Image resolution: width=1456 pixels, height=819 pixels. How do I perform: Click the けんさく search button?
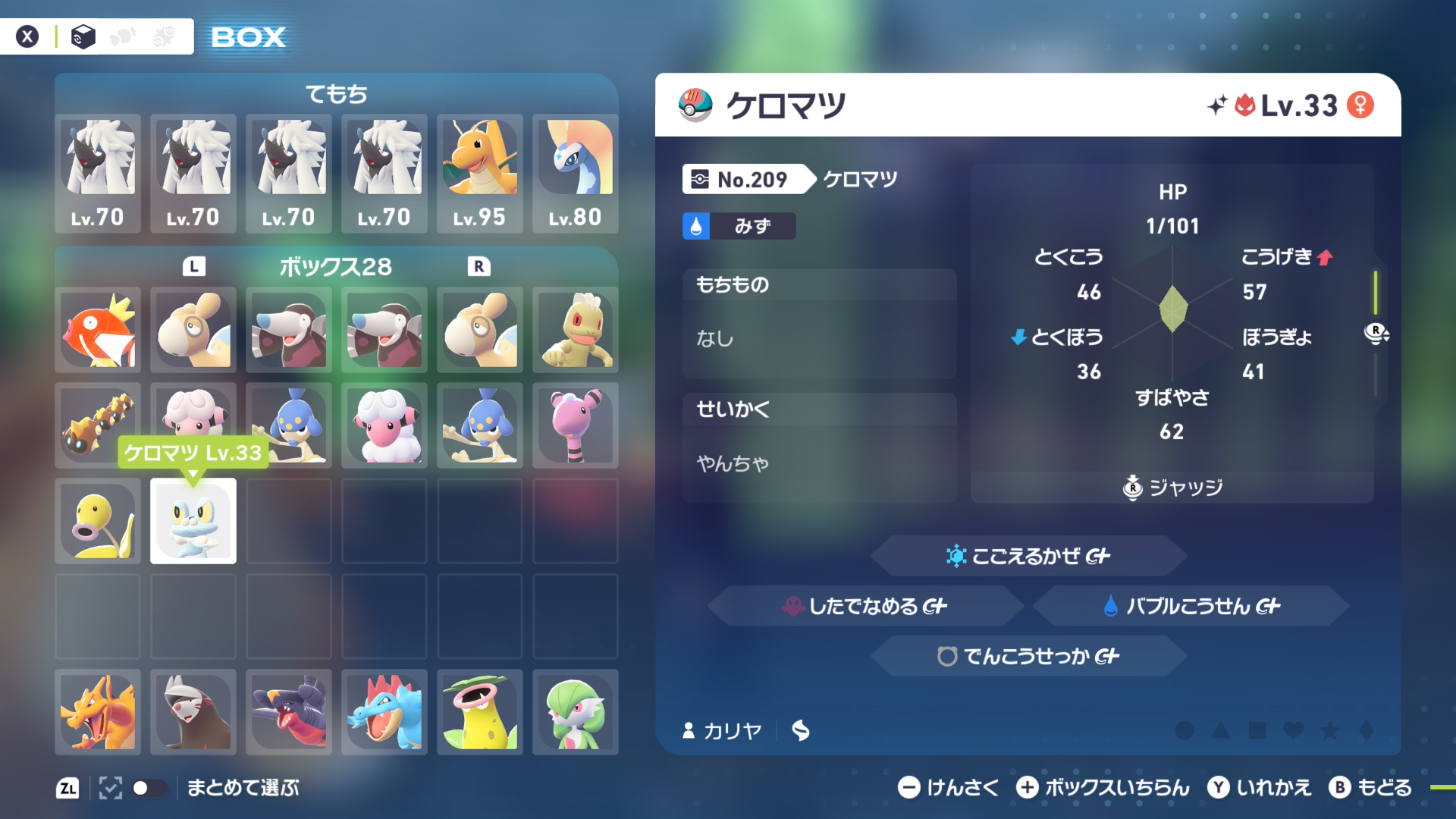click(x=946, y=788)
